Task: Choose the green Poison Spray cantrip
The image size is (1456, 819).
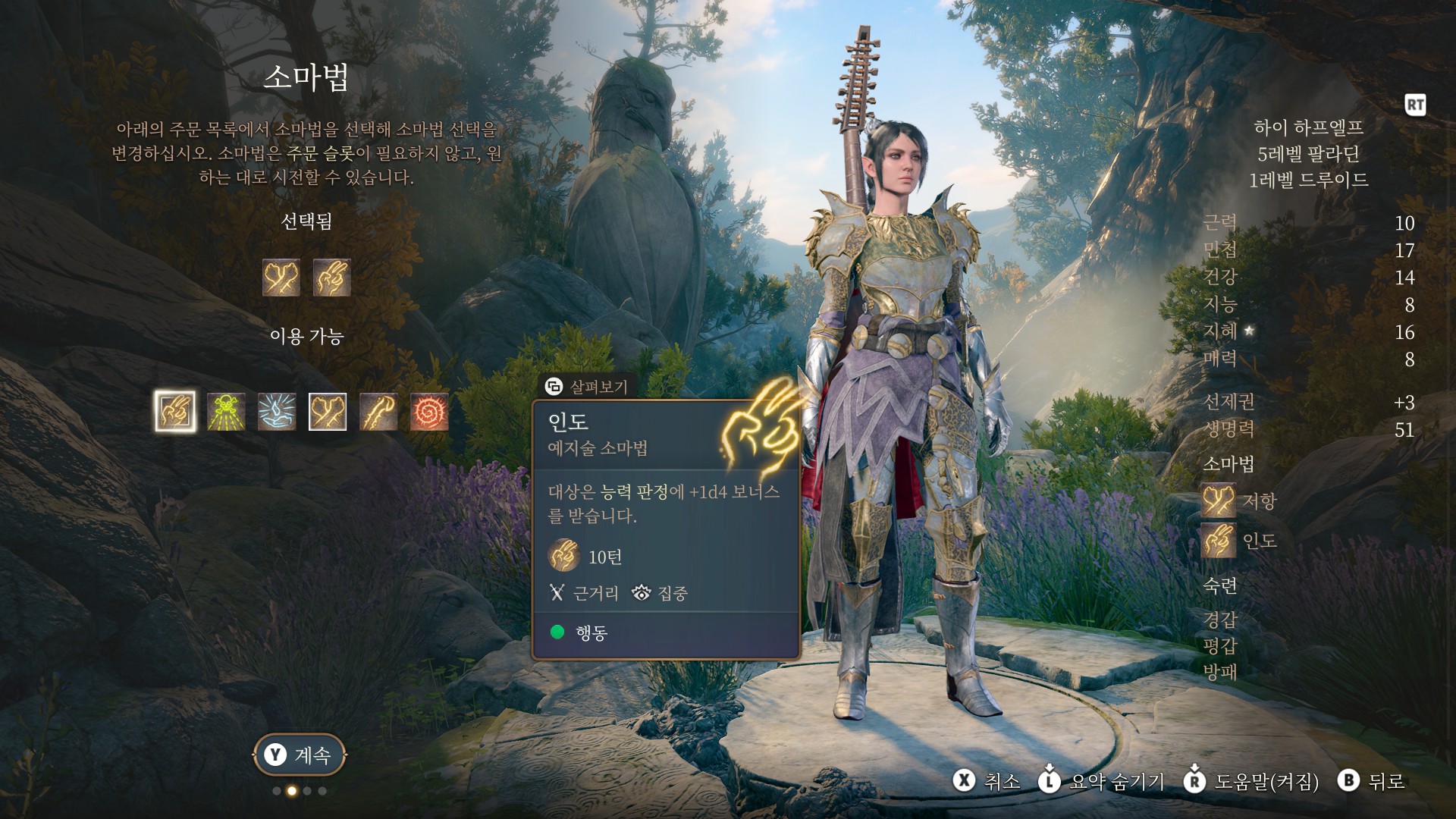Action: [x=226, y=412]
